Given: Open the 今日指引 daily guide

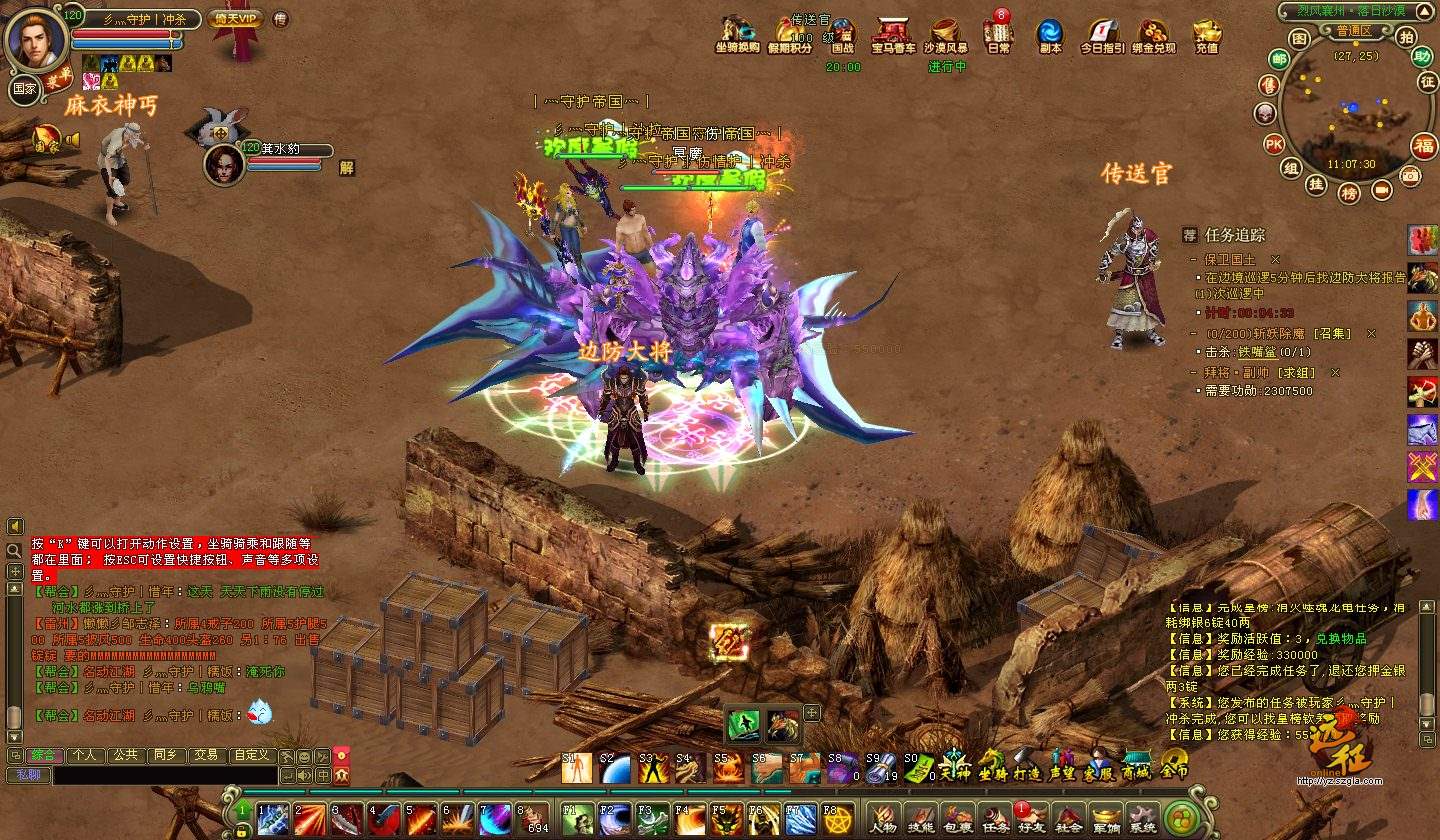Looking at the screenshot, I should (1102, 35).
